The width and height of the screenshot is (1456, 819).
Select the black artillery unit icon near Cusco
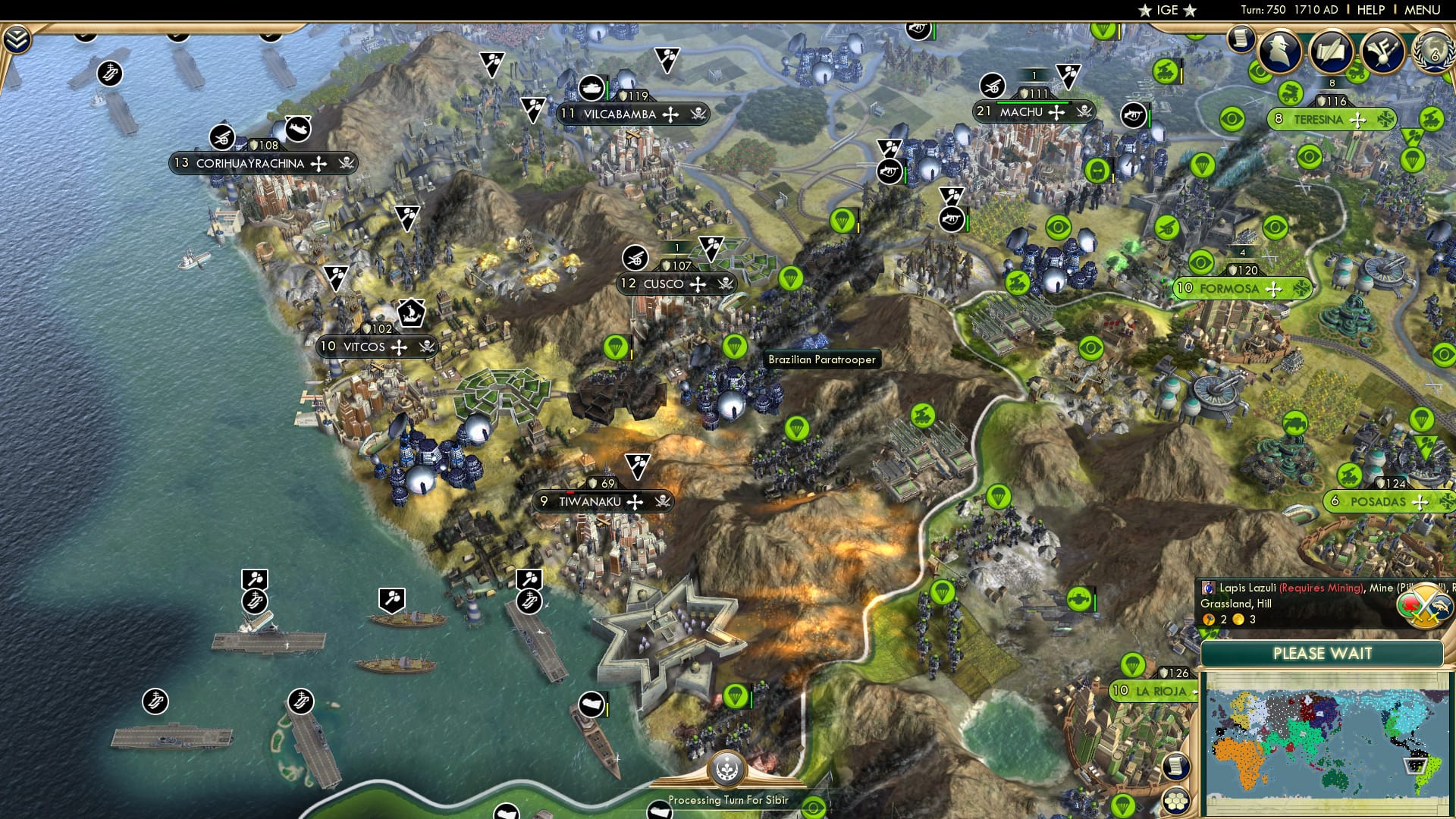(635, 258)
